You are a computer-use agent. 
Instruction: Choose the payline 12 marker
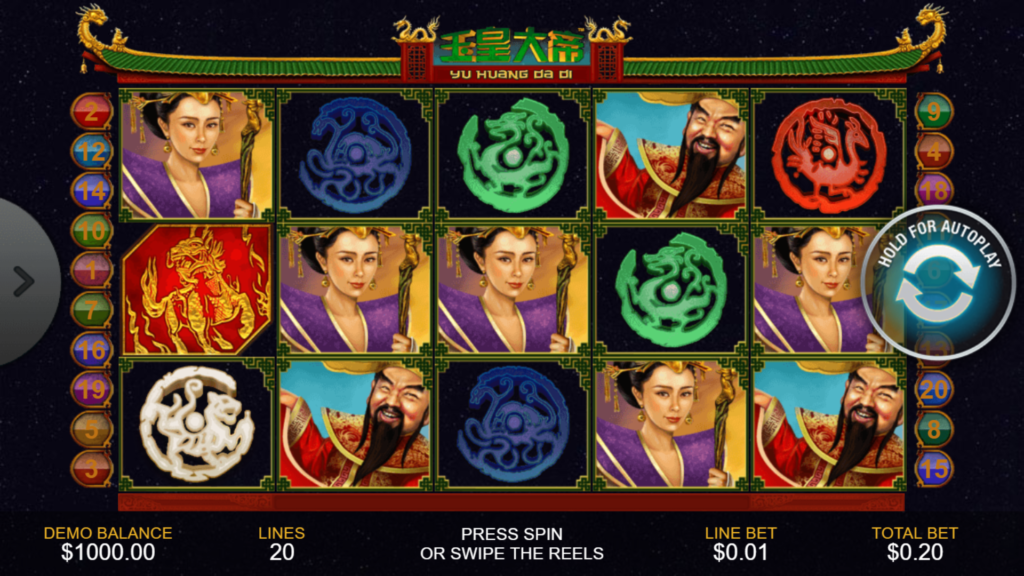click(x=91, y=151)
